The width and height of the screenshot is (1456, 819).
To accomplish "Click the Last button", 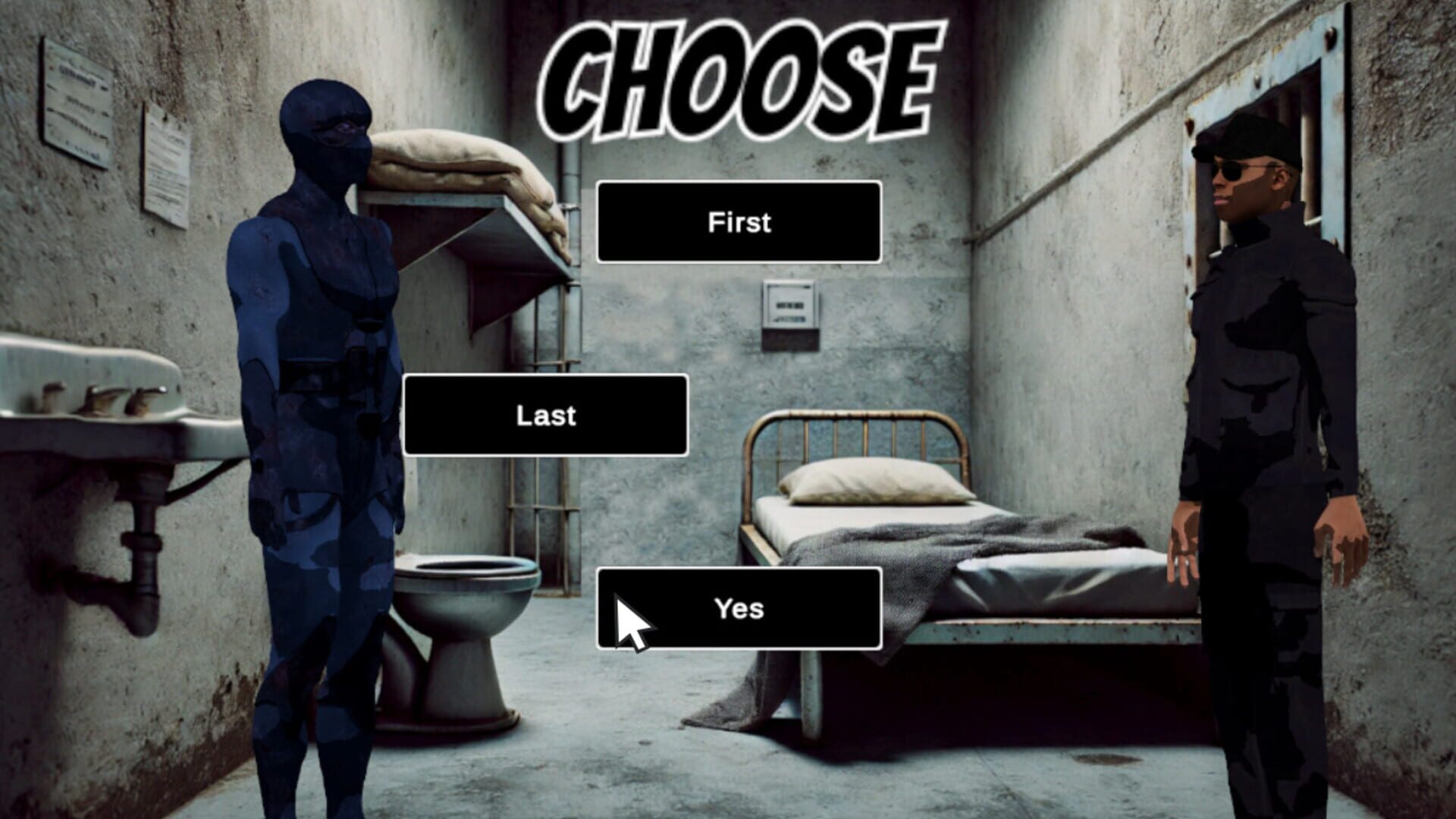I will (x=548, y=415).
